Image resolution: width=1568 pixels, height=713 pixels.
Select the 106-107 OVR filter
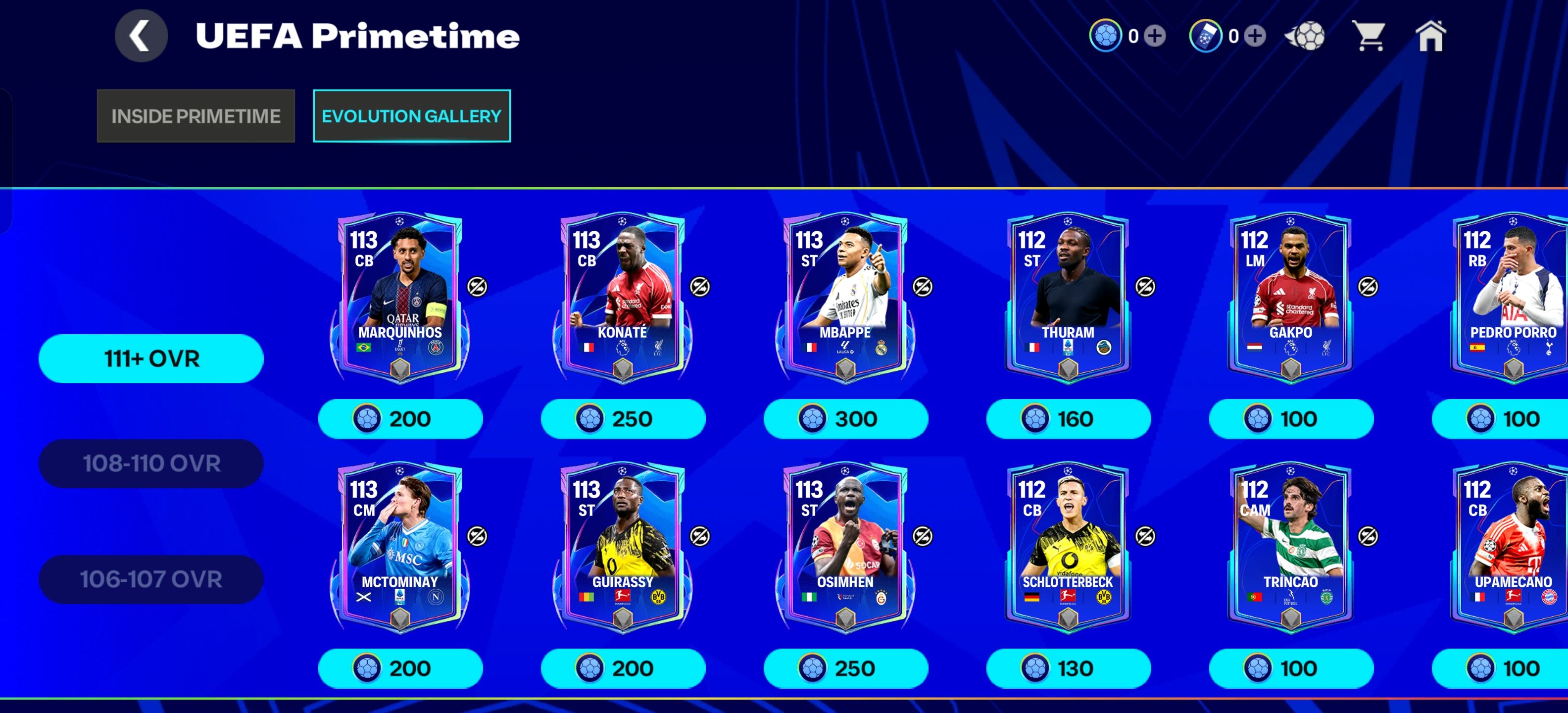click(x=150, y=579)
